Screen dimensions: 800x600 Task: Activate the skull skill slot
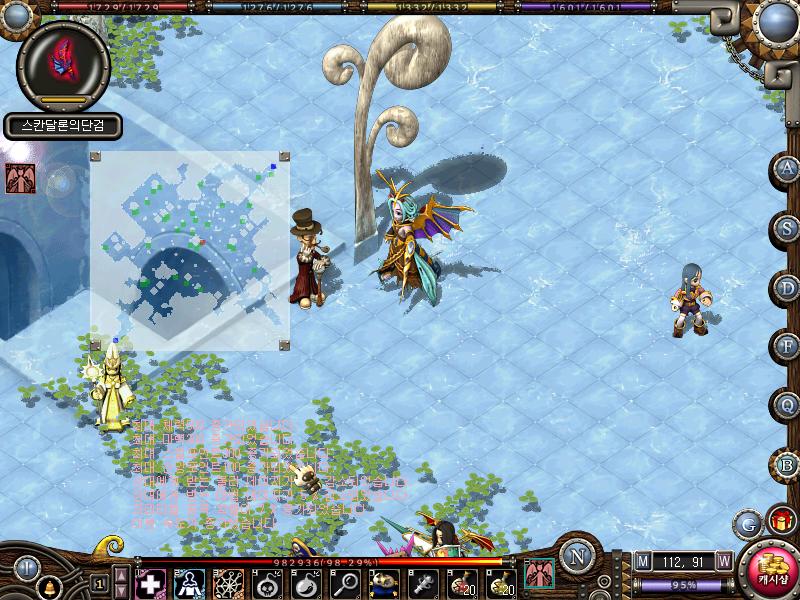coord(267,583)
